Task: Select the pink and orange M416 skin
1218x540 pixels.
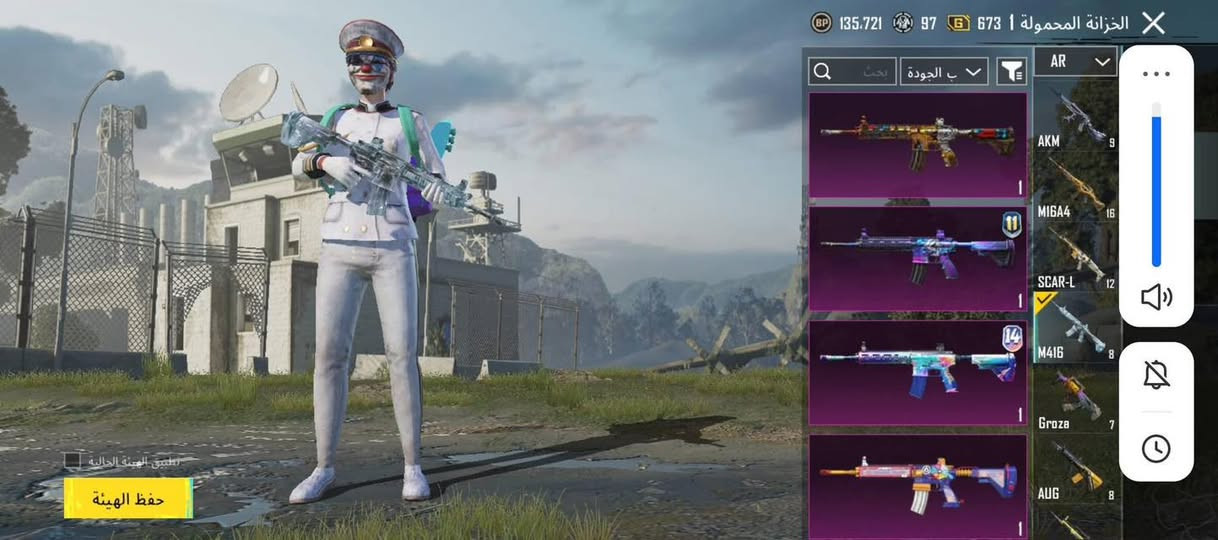Action: click(917, 485)
